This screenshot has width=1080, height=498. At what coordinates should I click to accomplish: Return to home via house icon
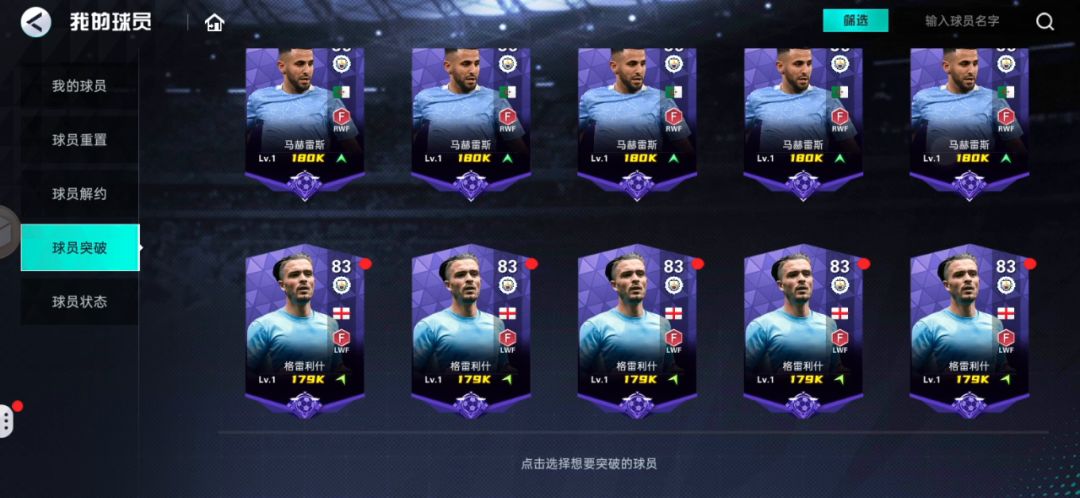[x=214, y=22]
